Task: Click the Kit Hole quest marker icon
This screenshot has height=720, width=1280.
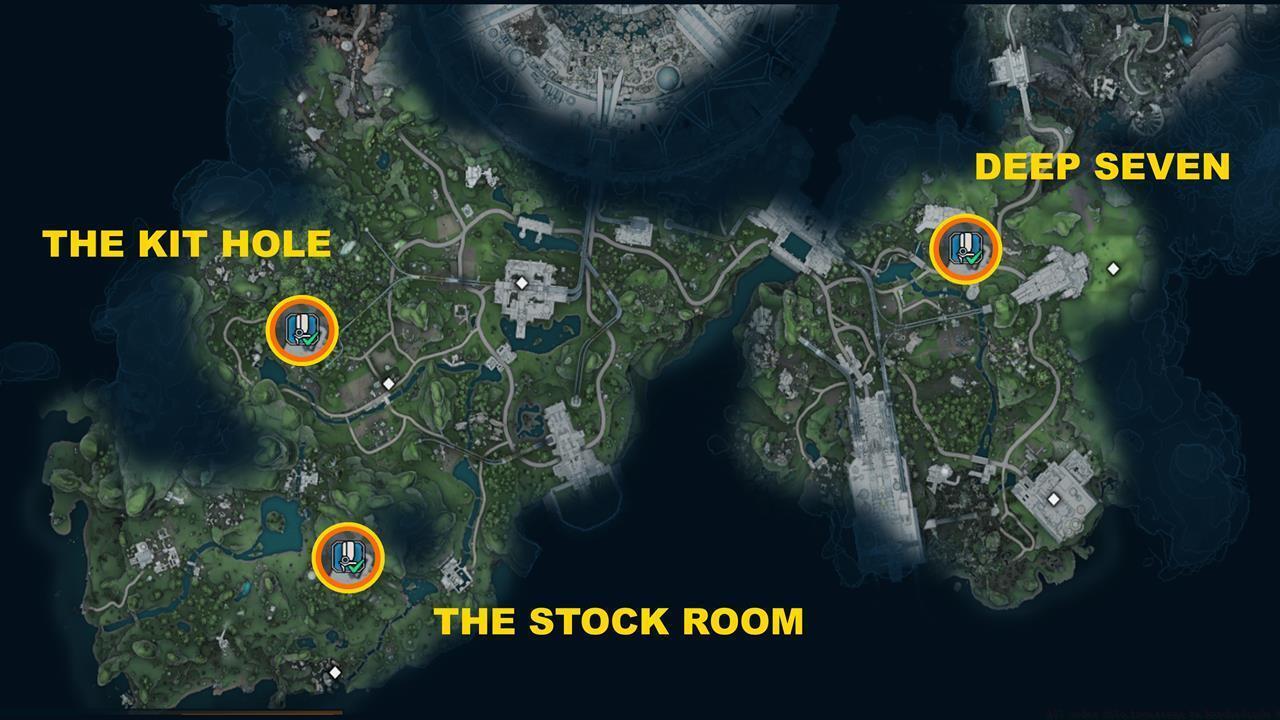Action: click(301, 328)
